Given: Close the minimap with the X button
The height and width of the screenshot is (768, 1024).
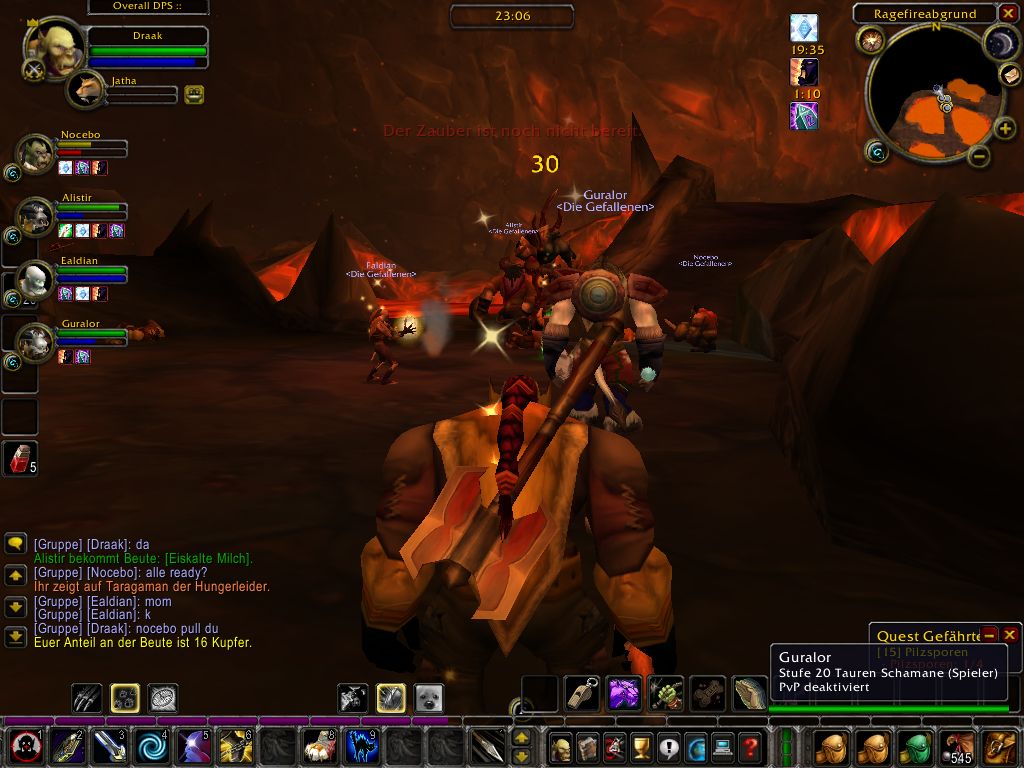Looking at the screenshot, I should (1010, 13).
